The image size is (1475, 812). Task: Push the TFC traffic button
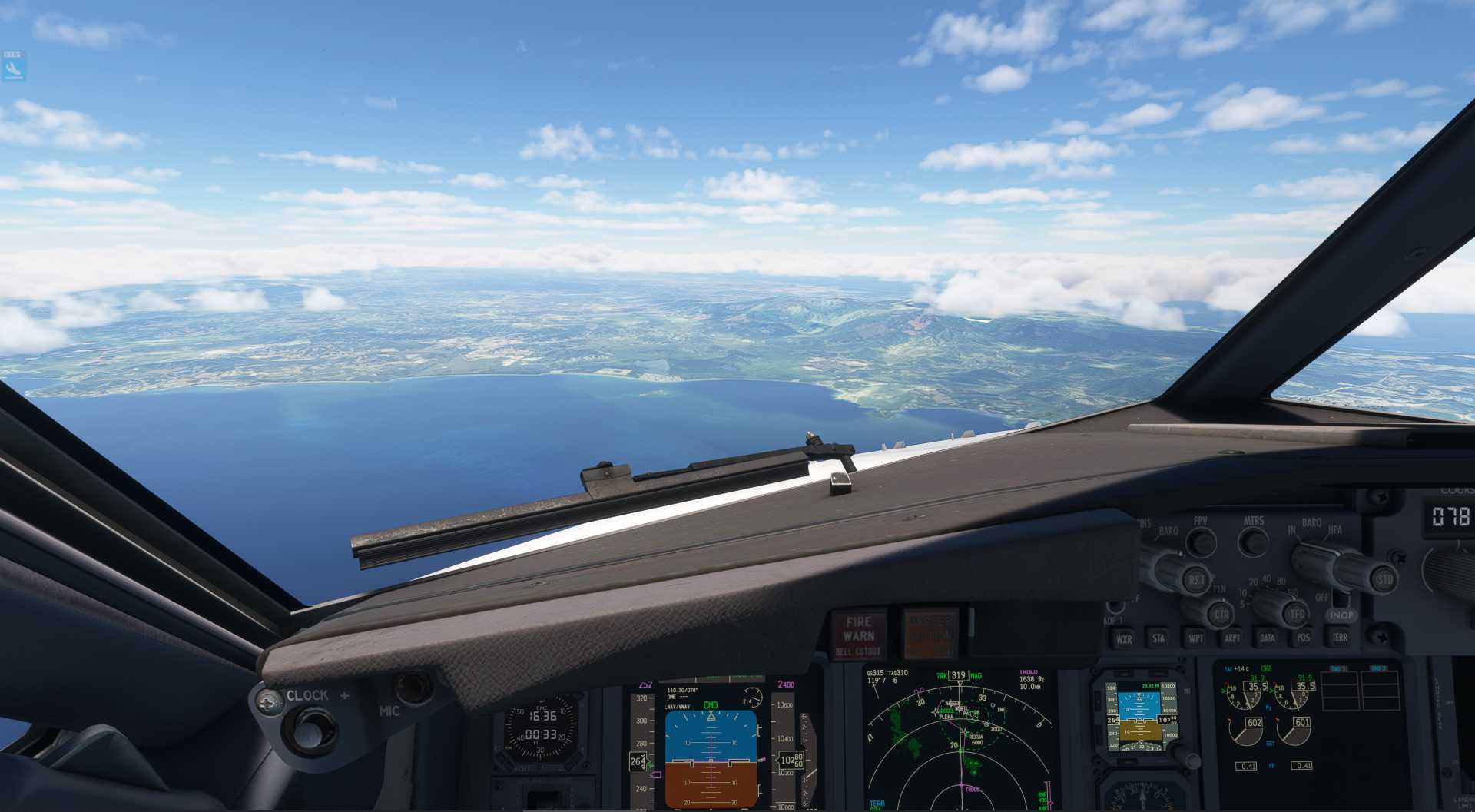[x=1297, y=614]
